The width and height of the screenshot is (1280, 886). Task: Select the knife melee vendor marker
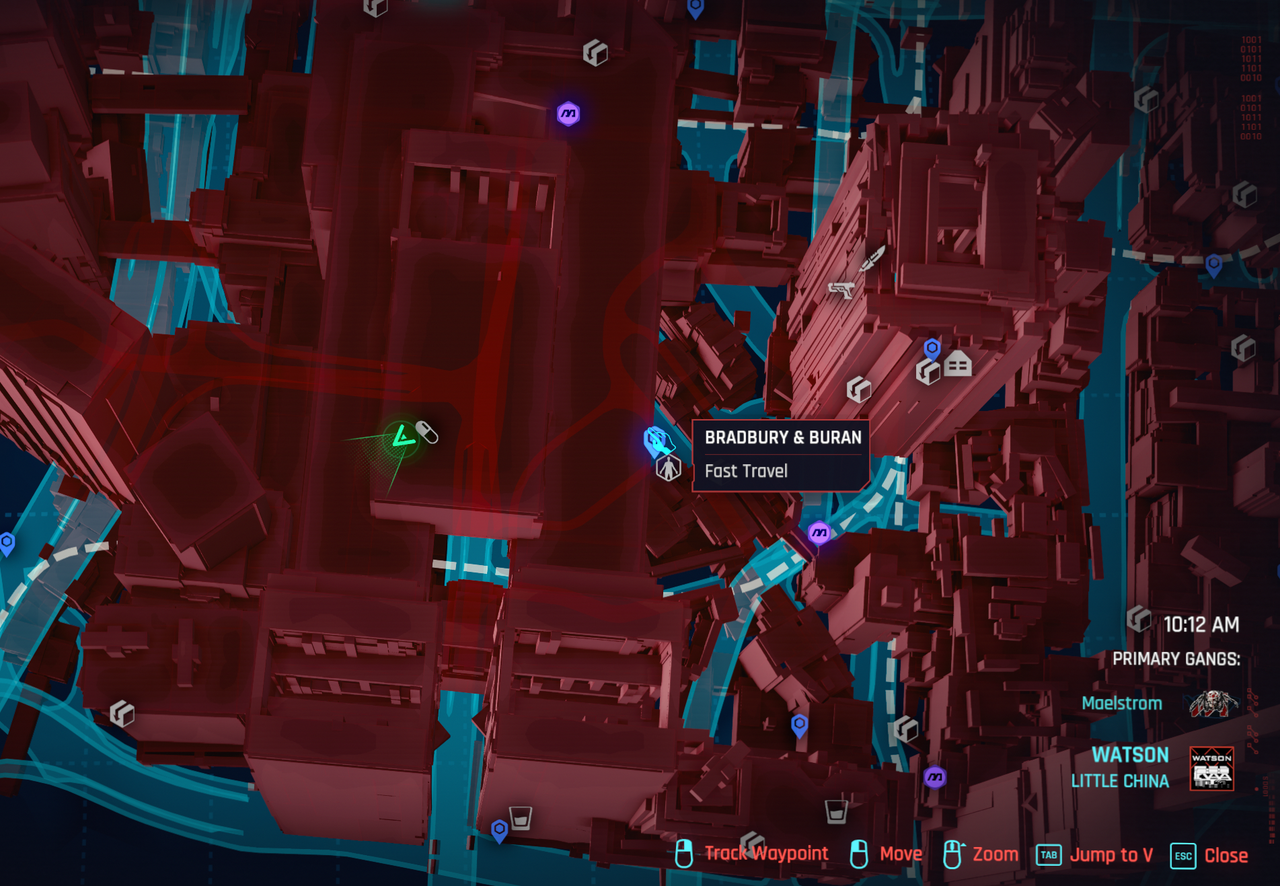pyautogui.click(x=873, y=258)
